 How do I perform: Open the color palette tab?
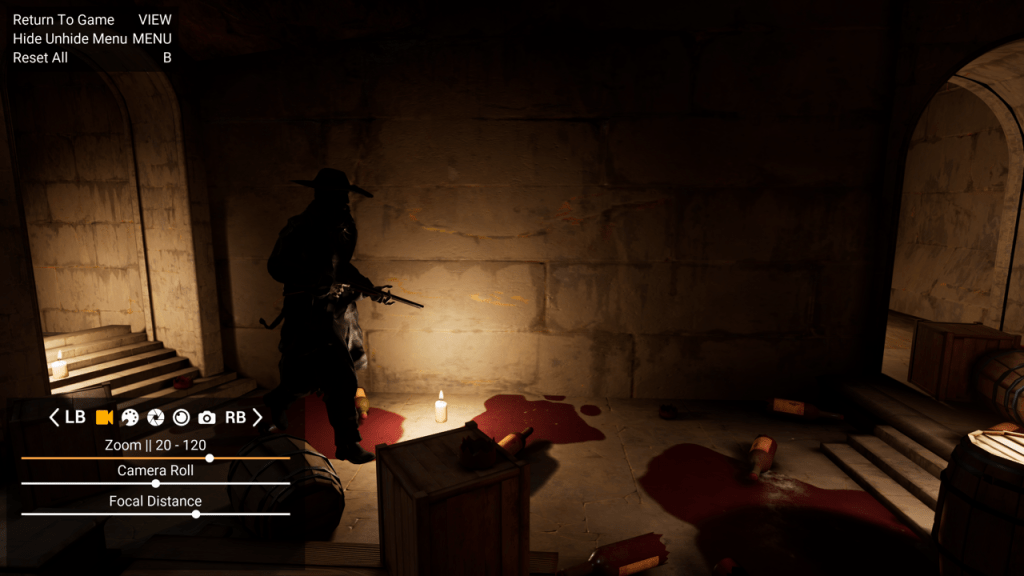pyautogui.click(x=130, y=418)
